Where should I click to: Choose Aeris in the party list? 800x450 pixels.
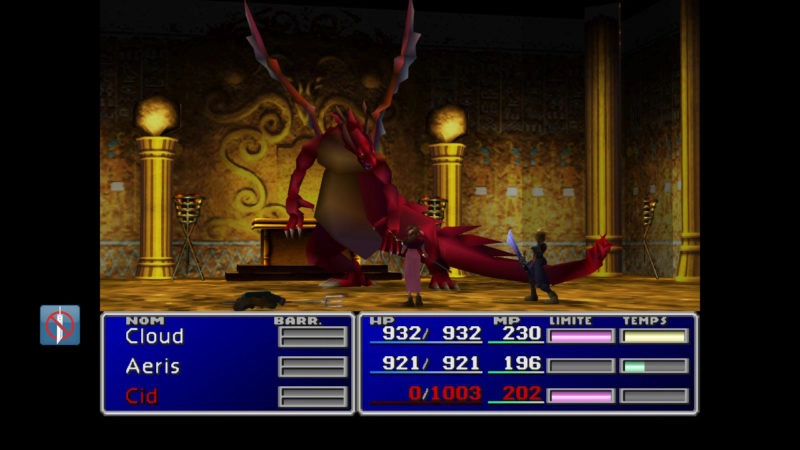[x=152, y=366]
